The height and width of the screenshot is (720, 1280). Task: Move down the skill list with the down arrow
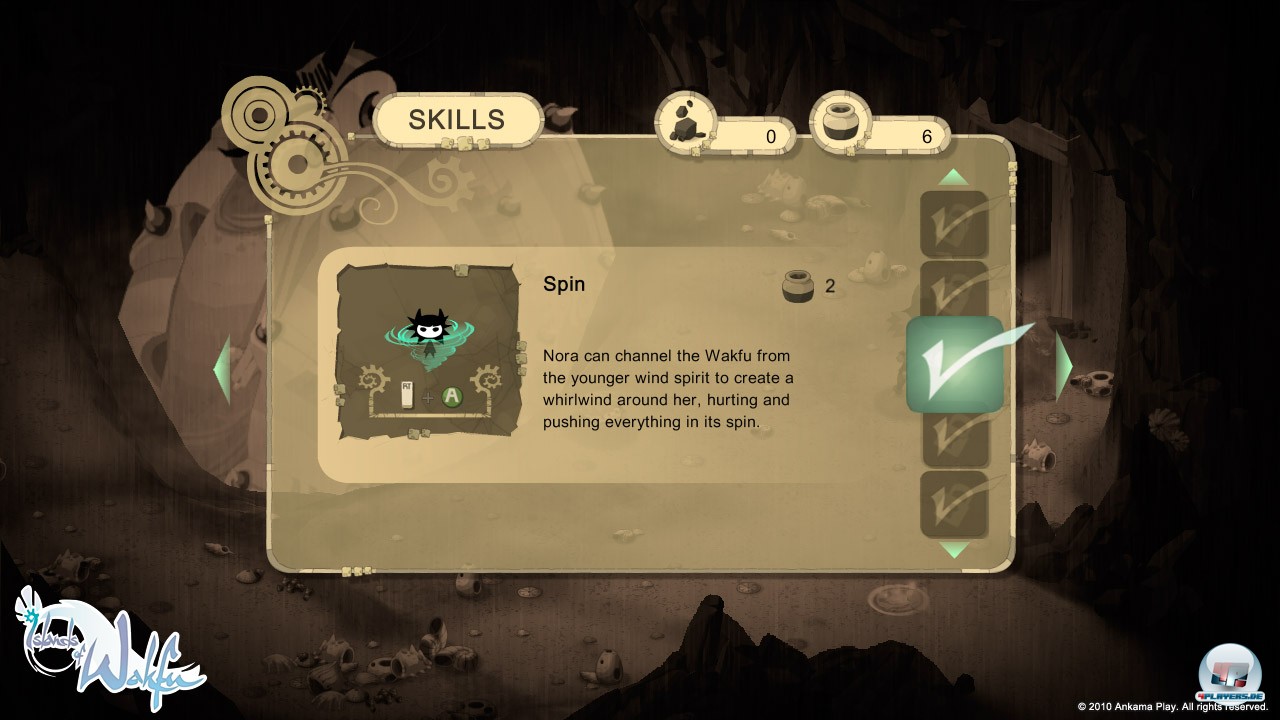(955, 550)
